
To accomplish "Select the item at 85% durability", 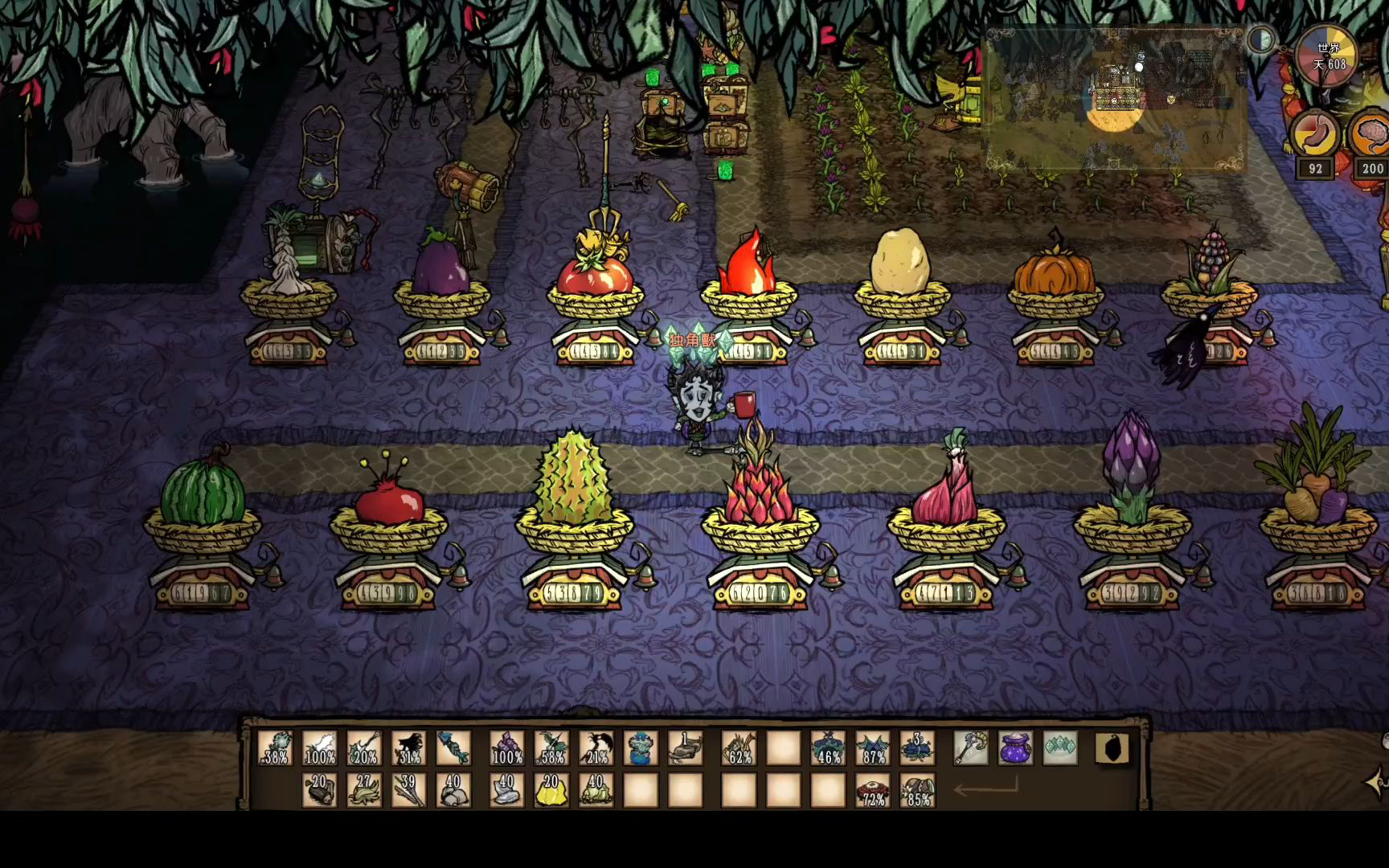I will [917, 789].
